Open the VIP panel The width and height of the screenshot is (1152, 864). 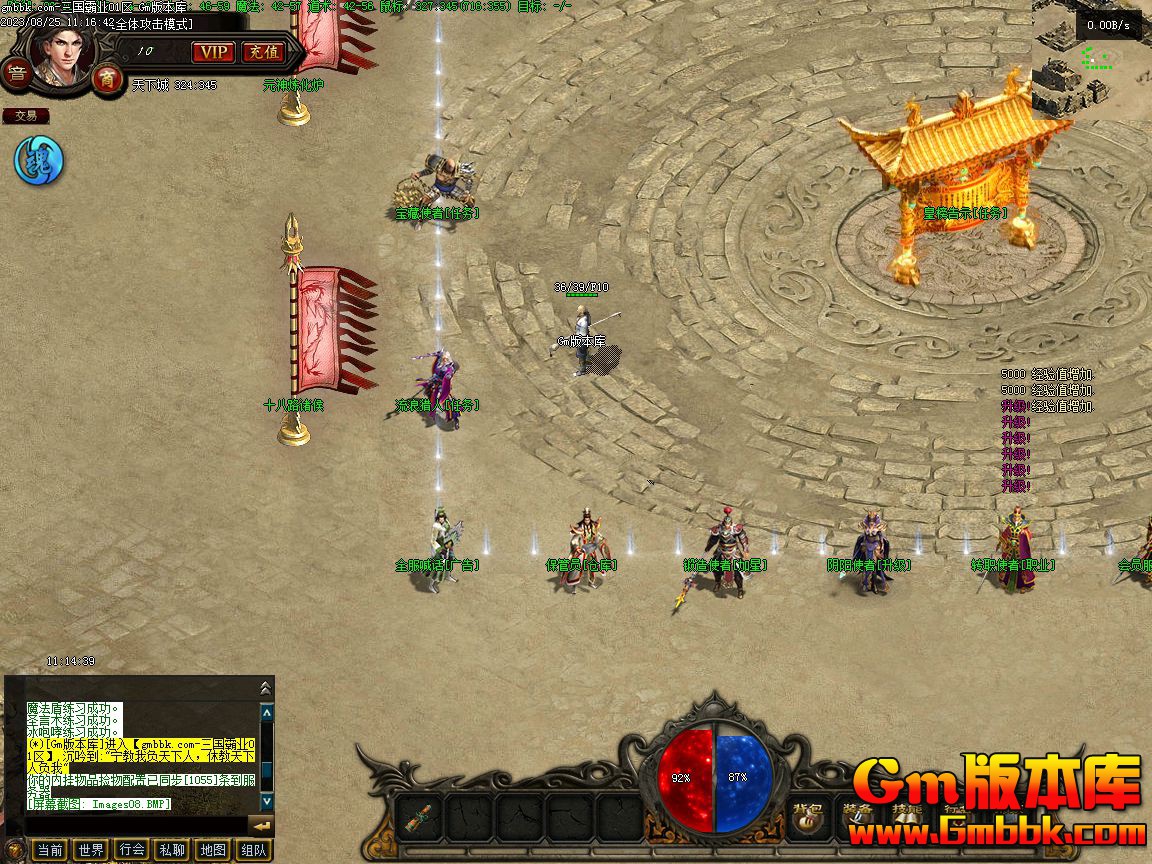click(213, 52)
